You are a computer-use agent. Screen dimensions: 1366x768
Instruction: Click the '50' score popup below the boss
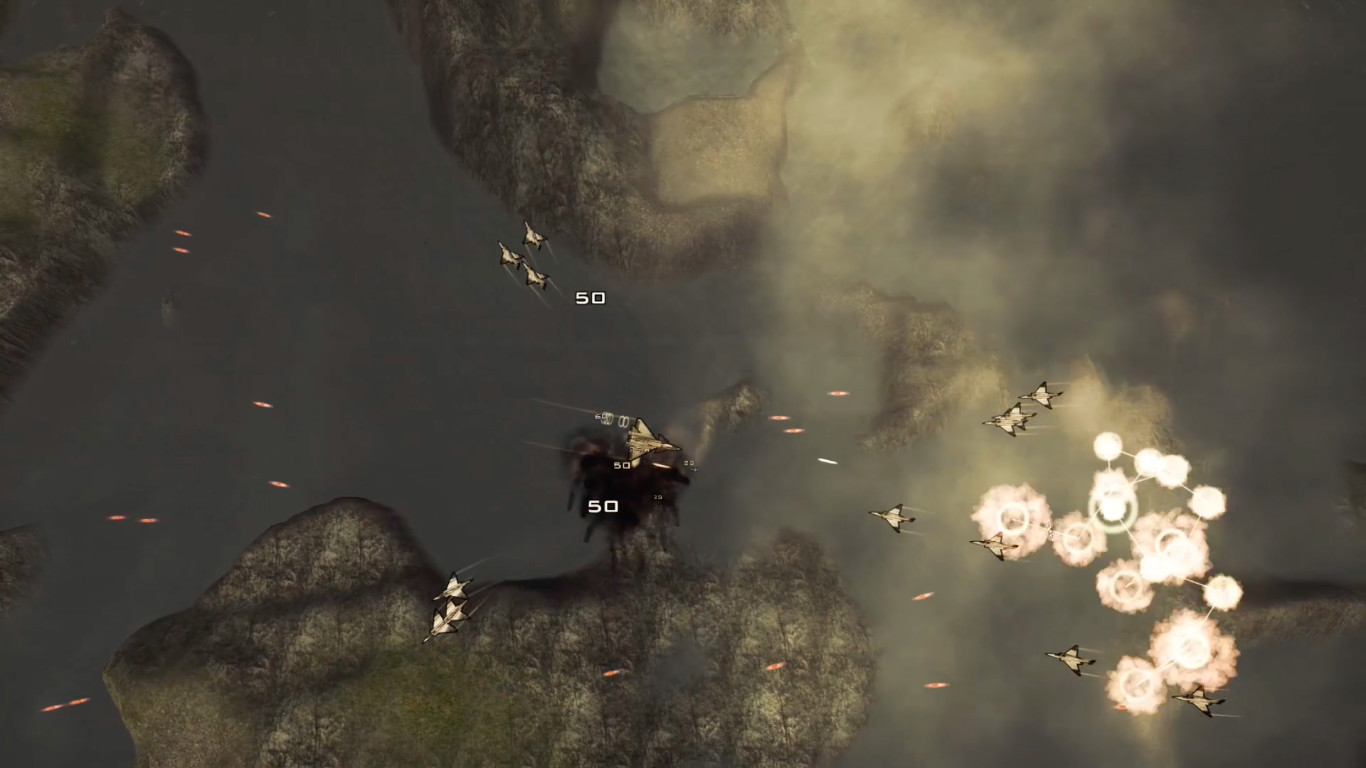pyautogui.click(x=603, y=506)
